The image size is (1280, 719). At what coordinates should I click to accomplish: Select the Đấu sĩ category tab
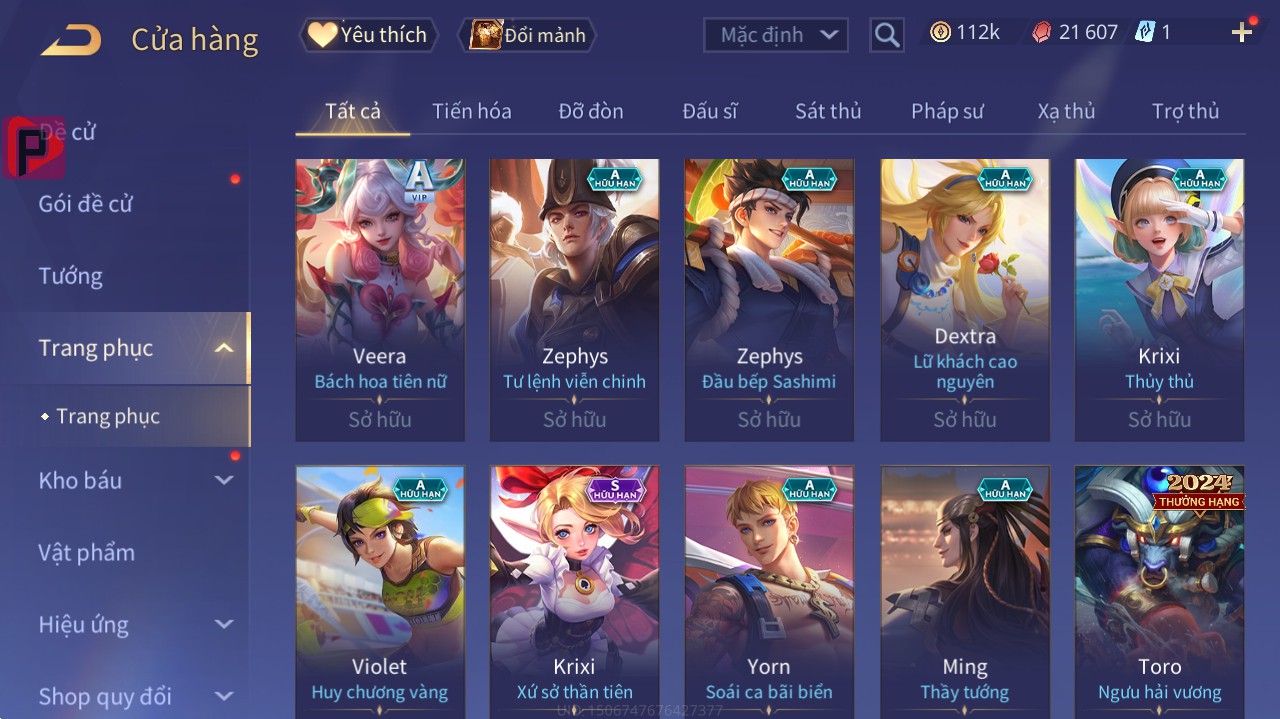[710, 111]
